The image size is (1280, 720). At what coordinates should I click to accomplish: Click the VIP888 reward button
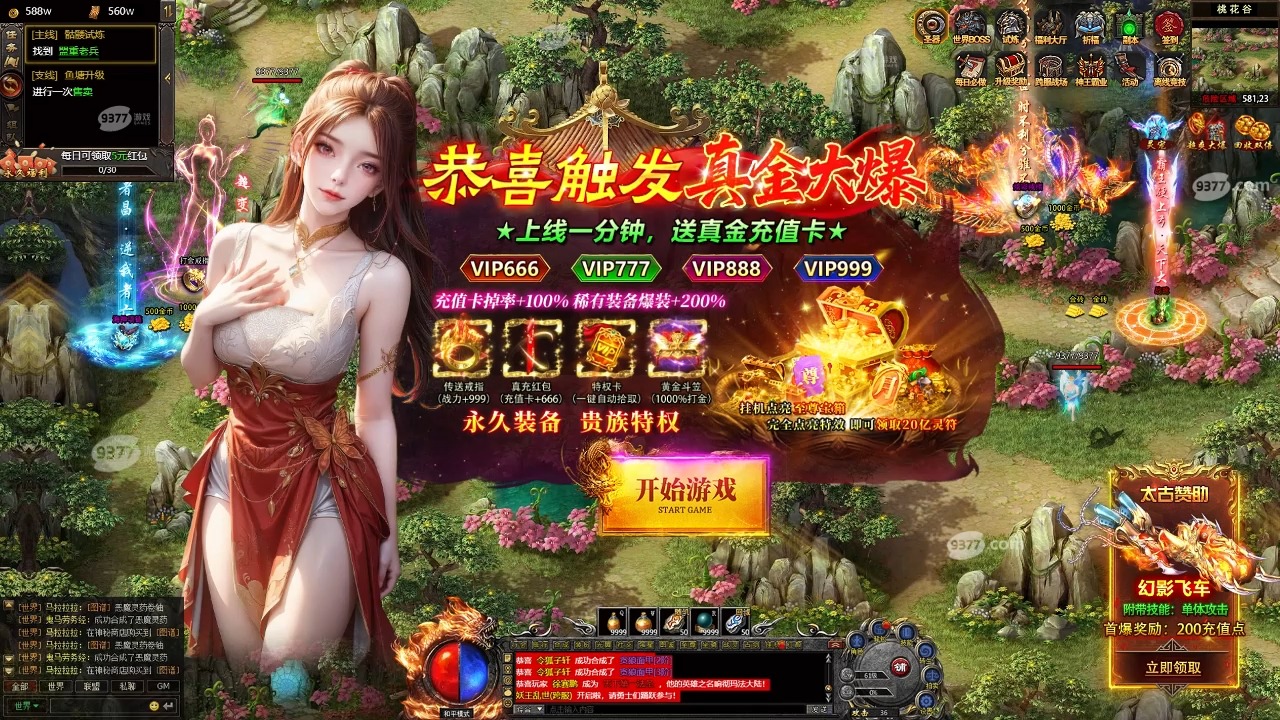point(730,270)
